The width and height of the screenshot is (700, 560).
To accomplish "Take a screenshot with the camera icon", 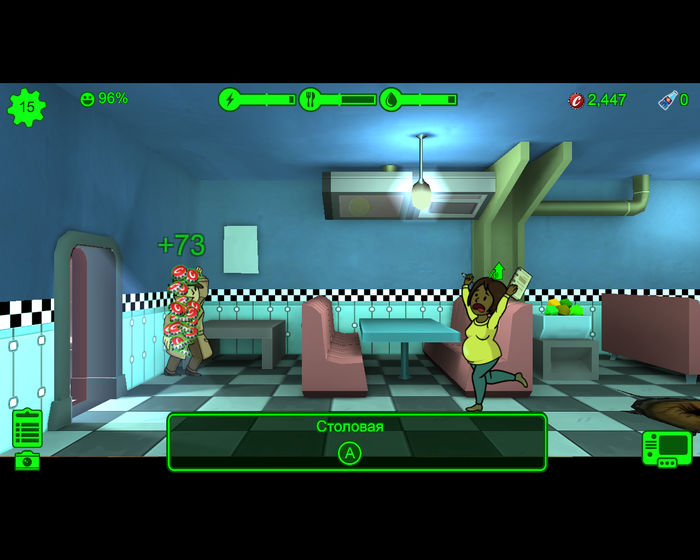I will (27, 460).
